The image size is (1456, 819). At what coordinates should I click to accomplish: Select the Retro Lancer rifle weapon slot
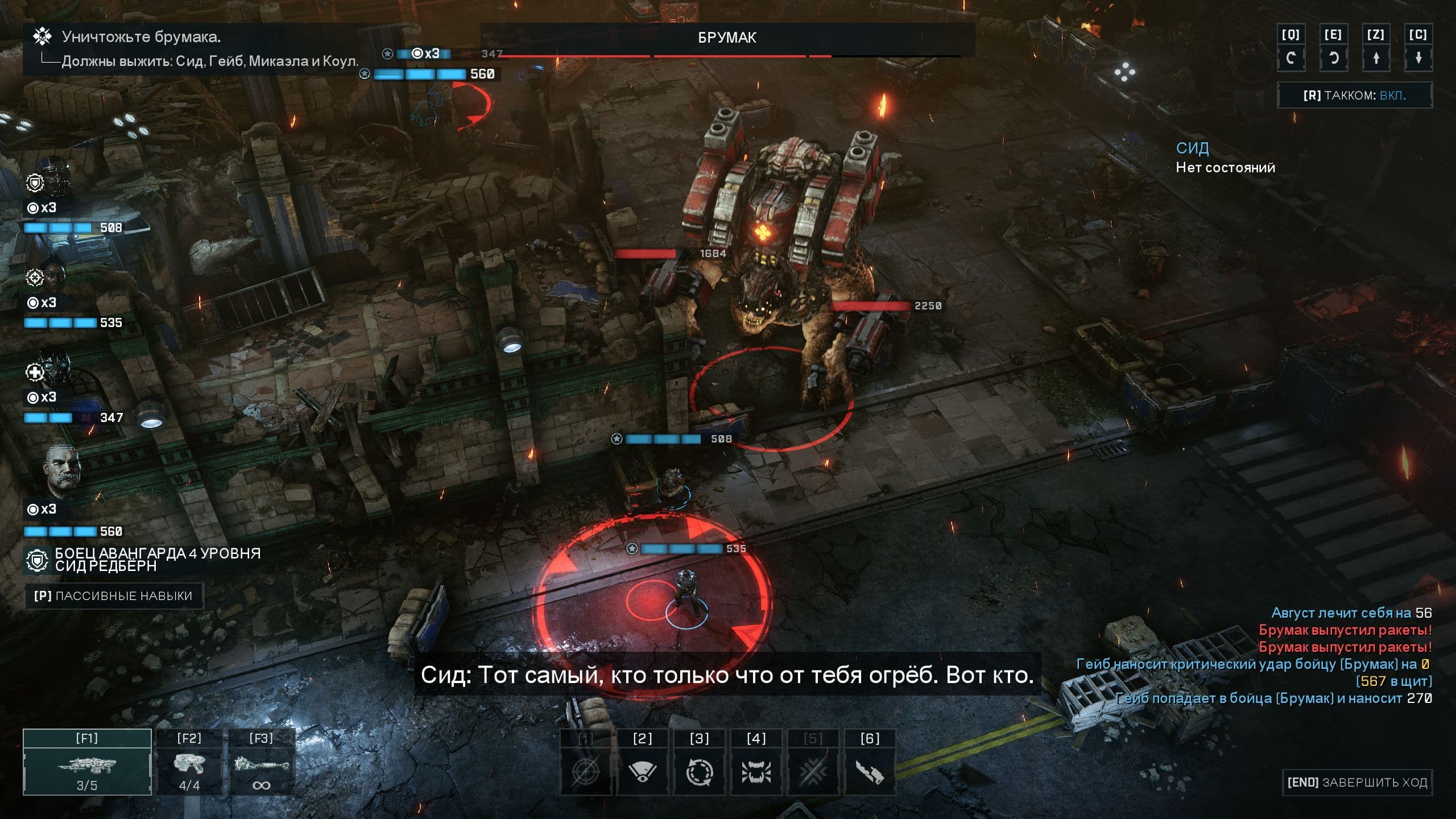(x=87, y=762)
